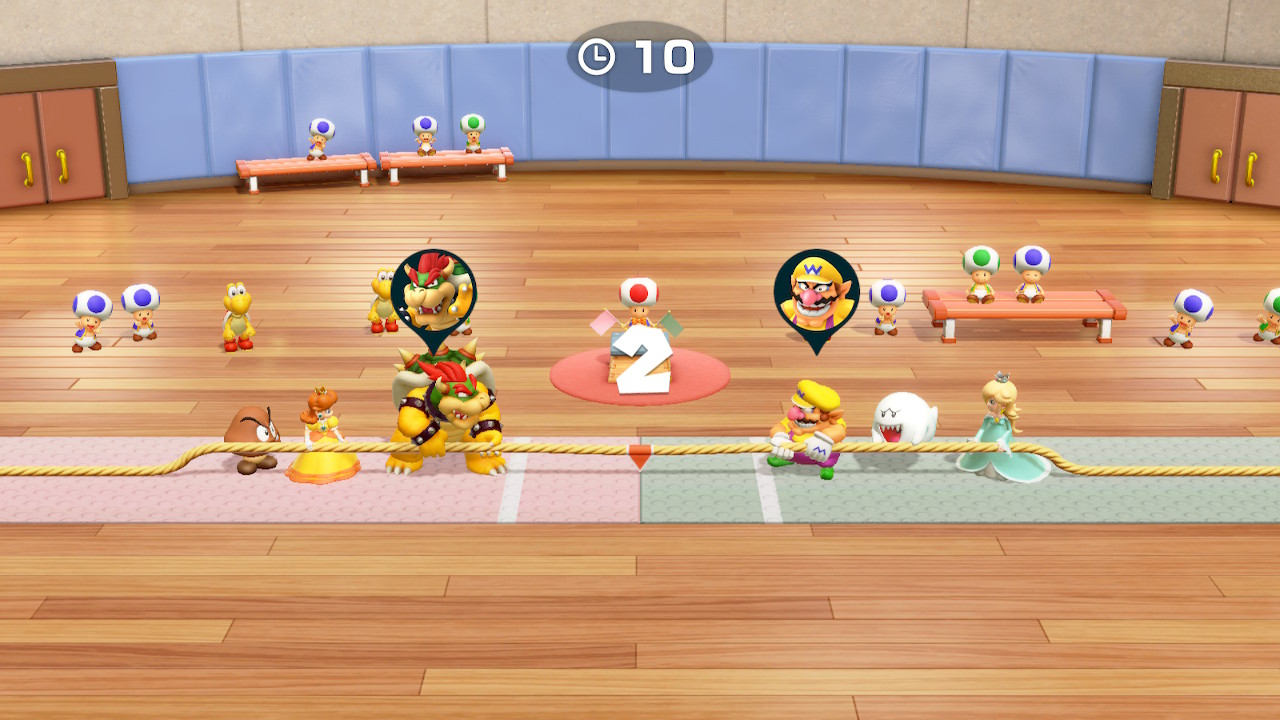Select Wario pulling the rope
Viewport: 1280px width, 720px height.
(x=805, y=420)
